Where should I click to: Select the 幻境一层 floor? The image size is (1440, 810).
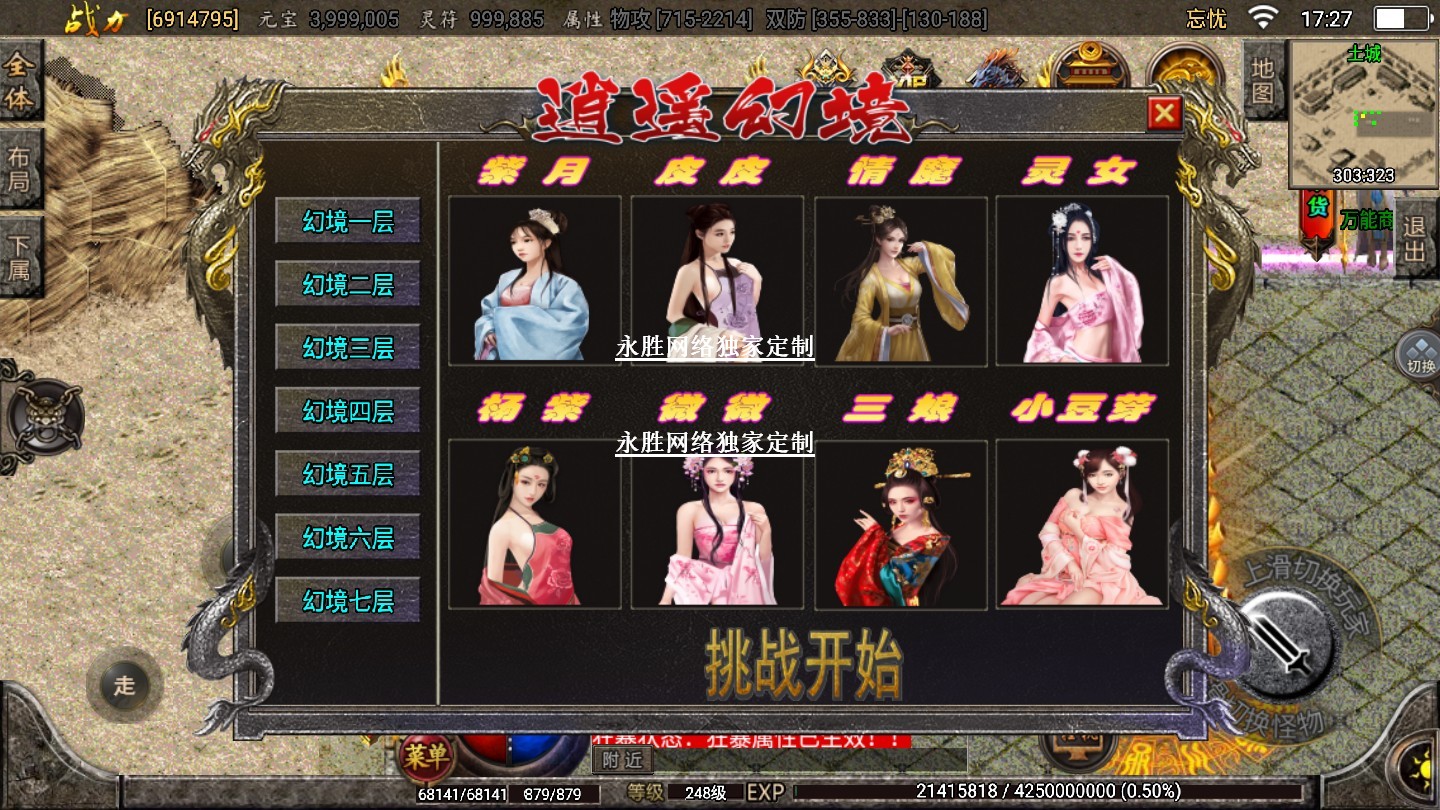(348, 221)
